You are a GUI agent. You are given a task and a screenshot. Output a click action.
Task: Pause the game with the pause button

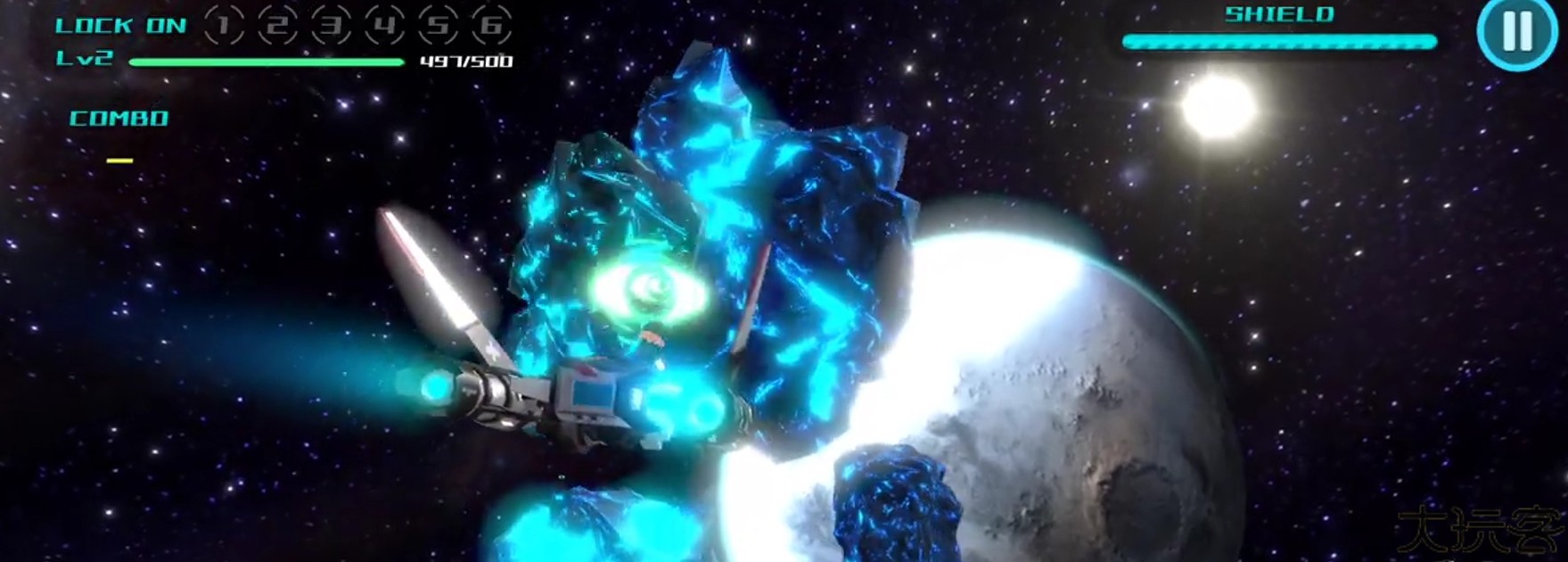[1517, 32]
